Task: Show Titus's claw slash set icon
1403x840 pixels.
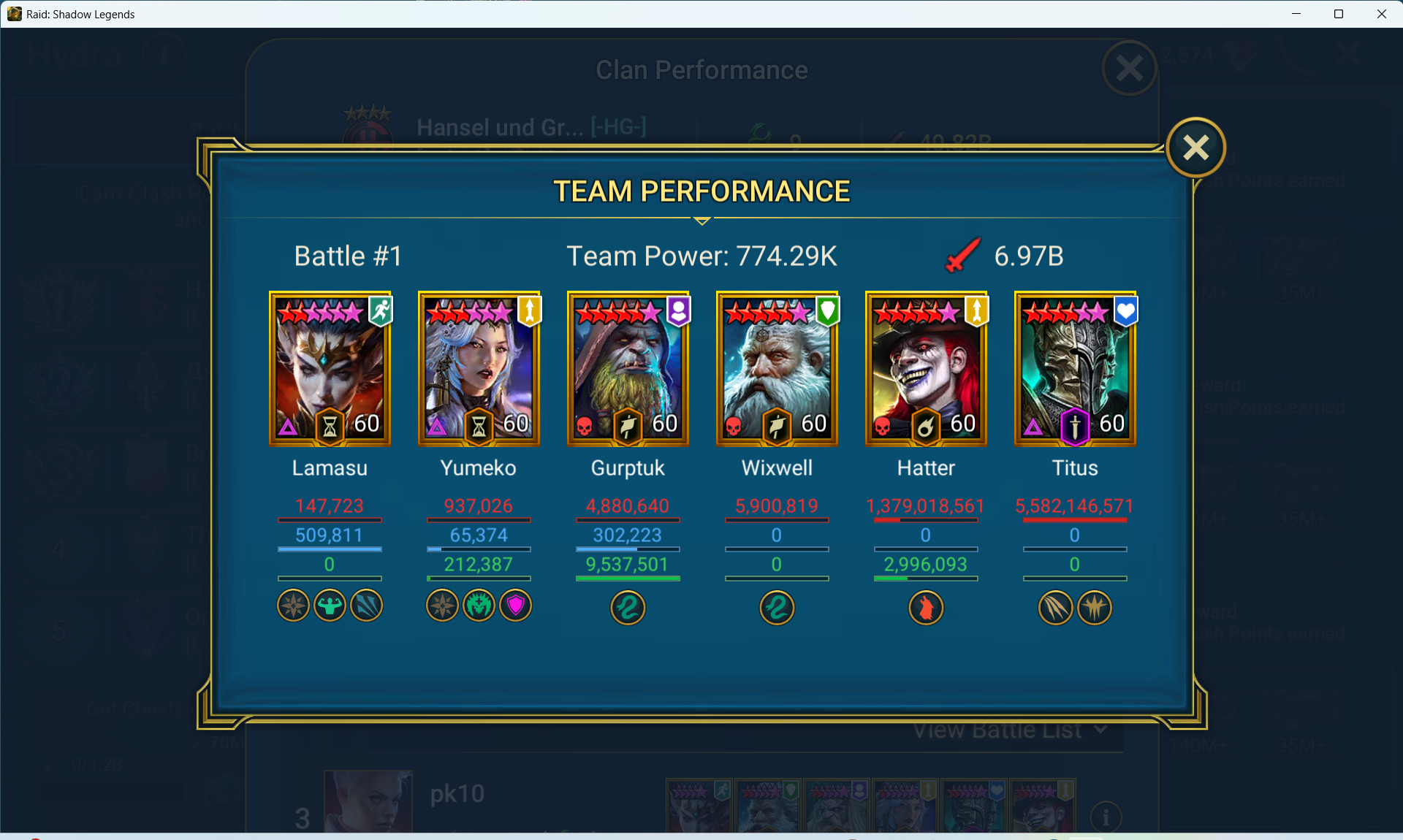Action: (x=1055, y=608)
